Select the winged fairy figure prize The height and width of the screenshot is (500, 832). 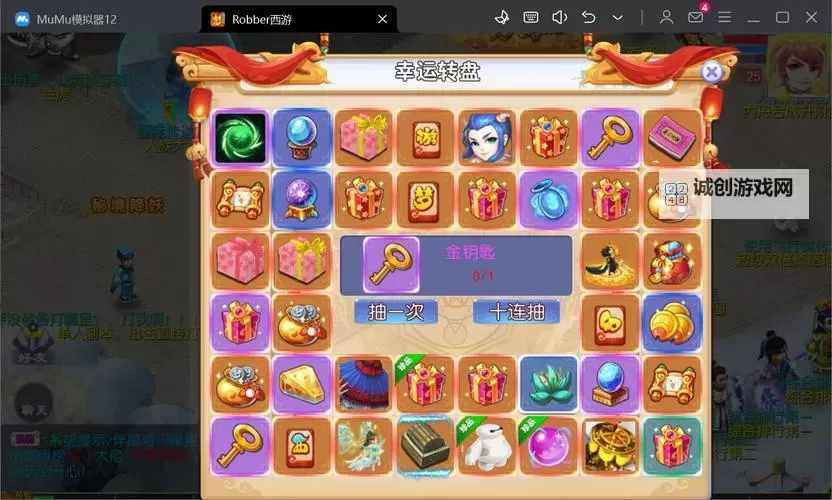(364, 445)
